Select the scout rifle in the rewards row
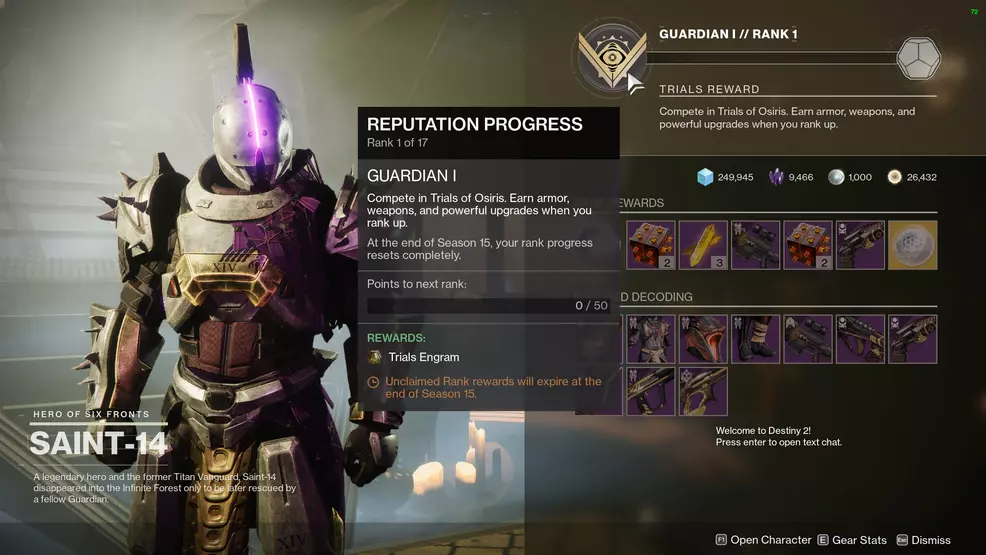Screen dimensions: 986x555 755,245
